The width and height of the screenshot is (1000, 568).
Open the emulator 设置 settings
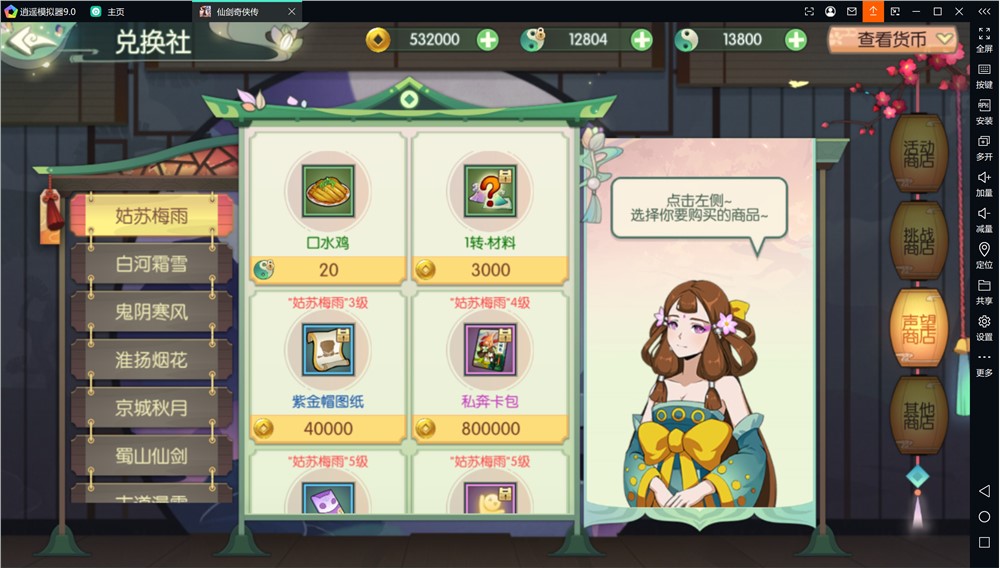(x=984, y=327)
